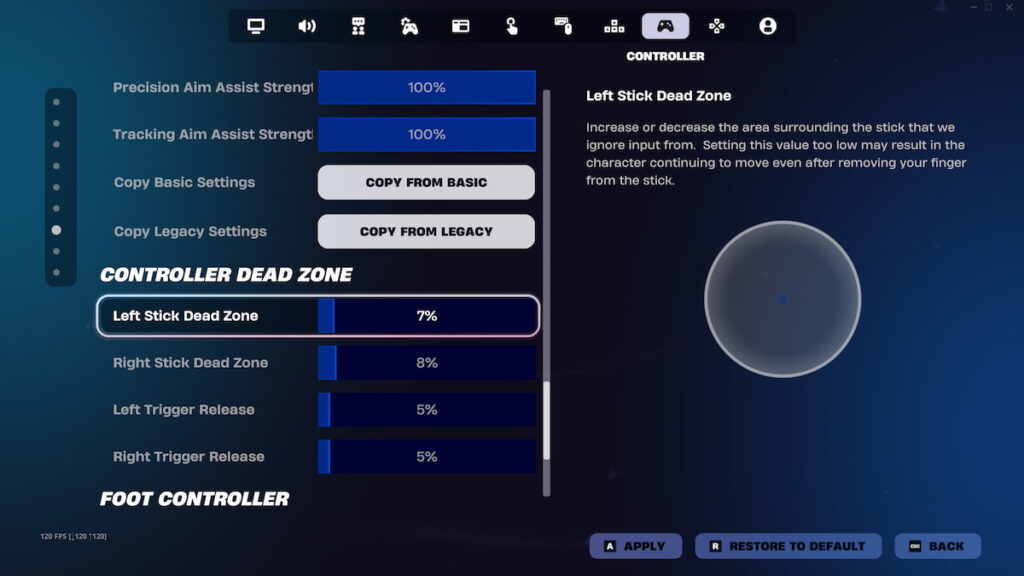1024x576 pixels.
Task: Click the Copy From Legacy button
Action: 426,231
